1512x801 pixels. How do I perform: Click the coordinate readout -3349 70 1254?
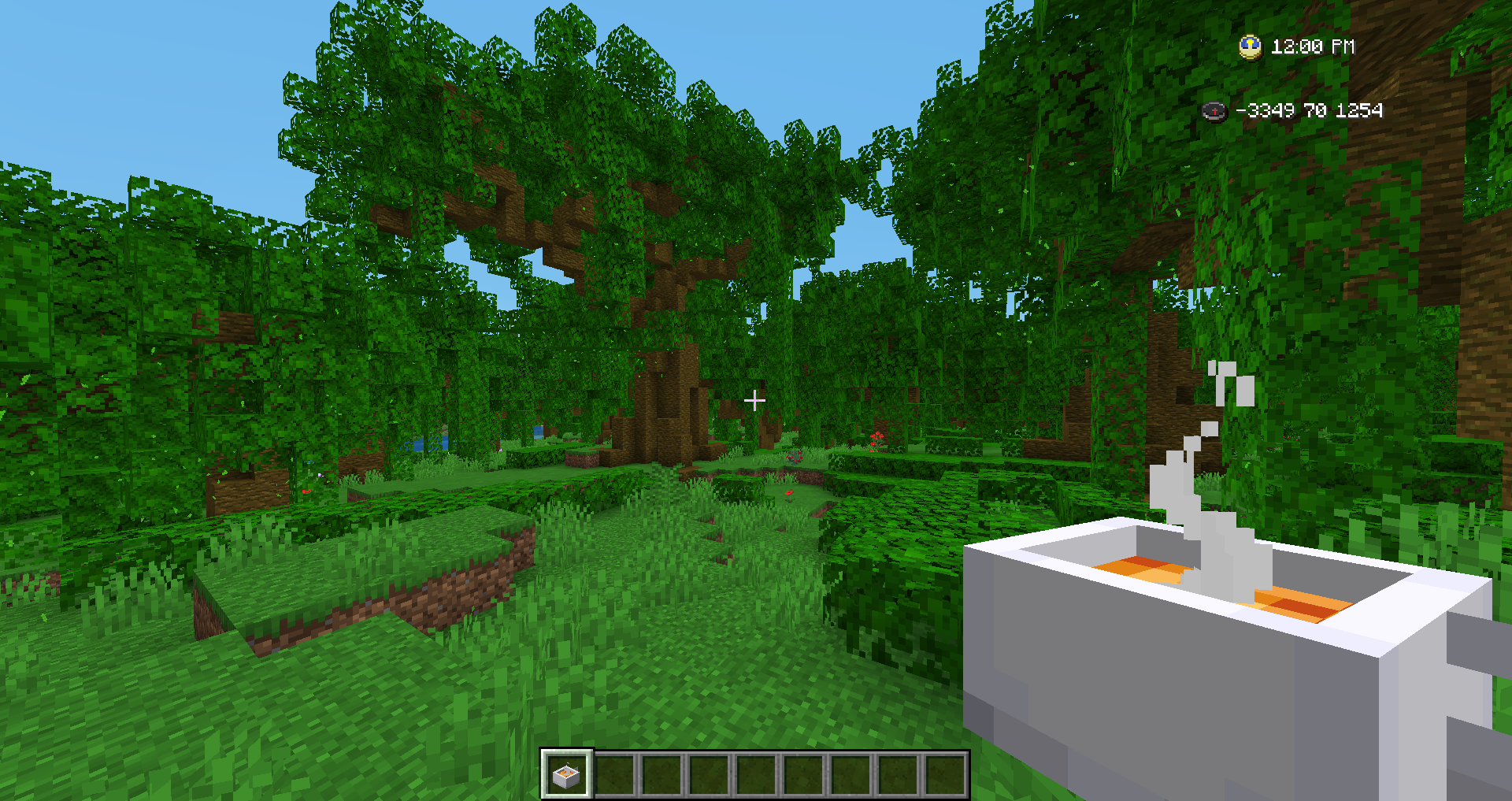click(1309, 112)
